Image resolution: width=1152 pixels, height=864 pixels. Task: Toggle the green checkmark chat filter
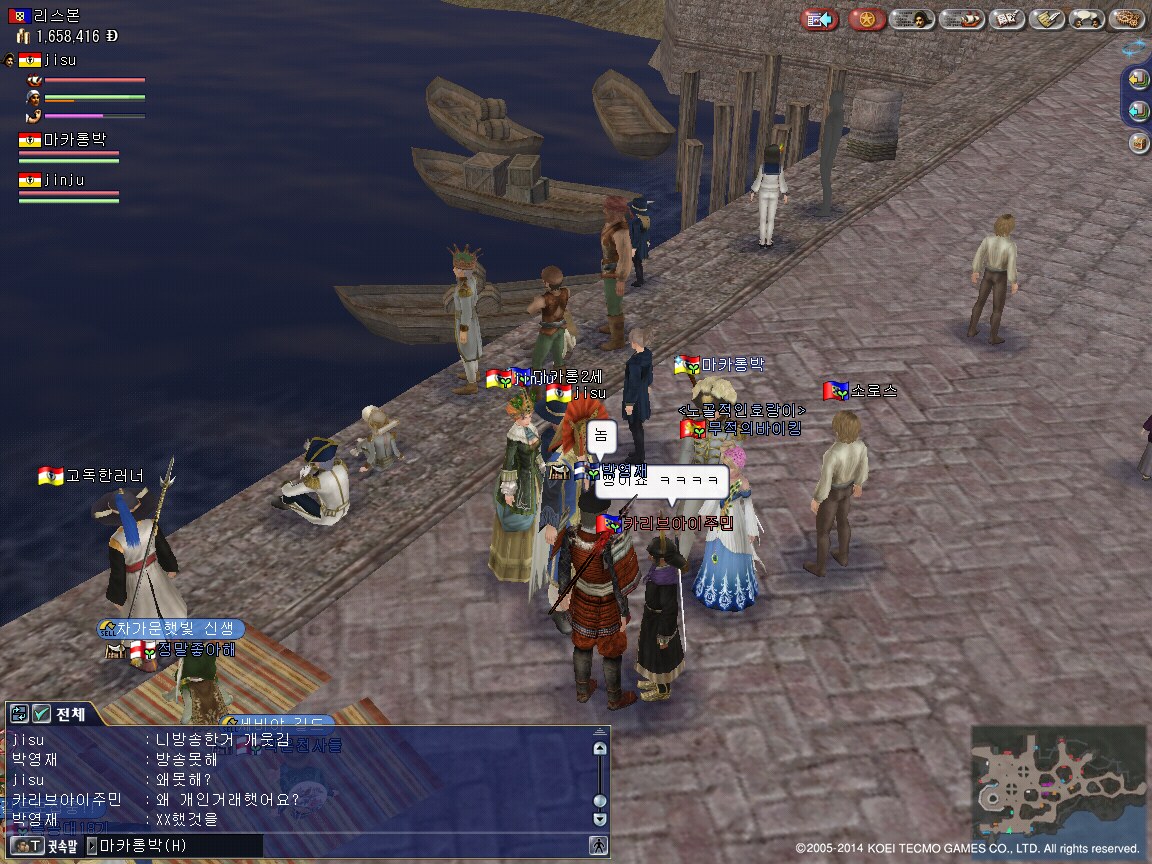click(41, 714)
